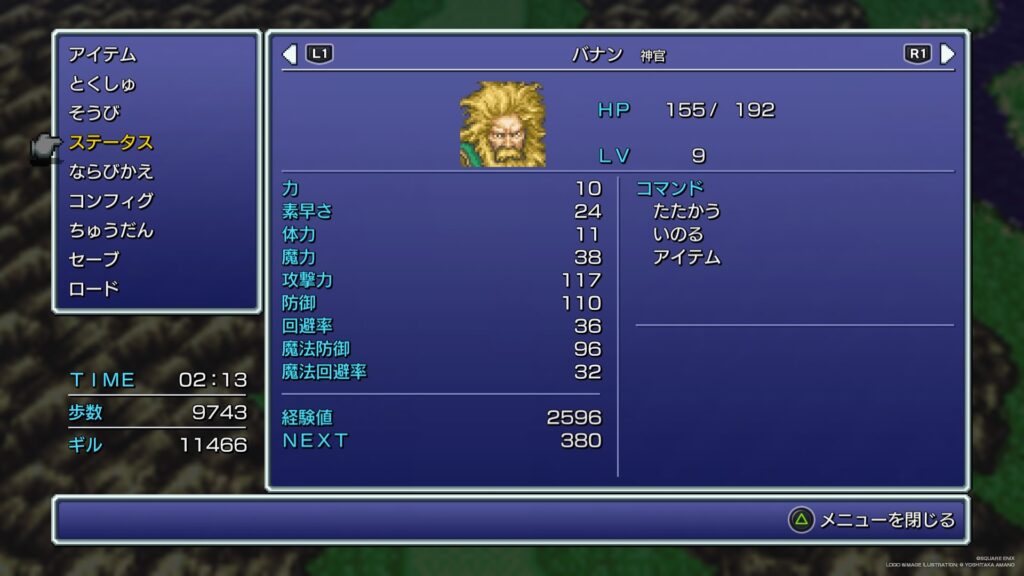This screenshot has height=576, width=1024.
Task: Click the left arrow for previous character
Action: [290, 54]
